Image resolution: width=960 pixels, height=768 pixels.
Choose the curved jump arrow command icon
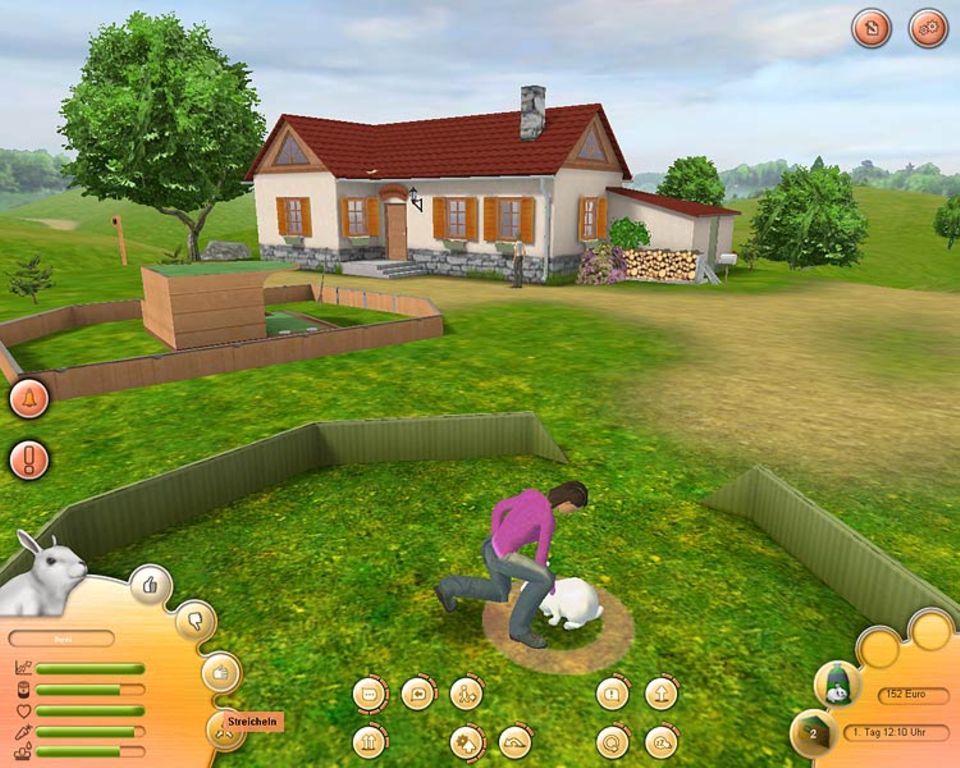515,742
